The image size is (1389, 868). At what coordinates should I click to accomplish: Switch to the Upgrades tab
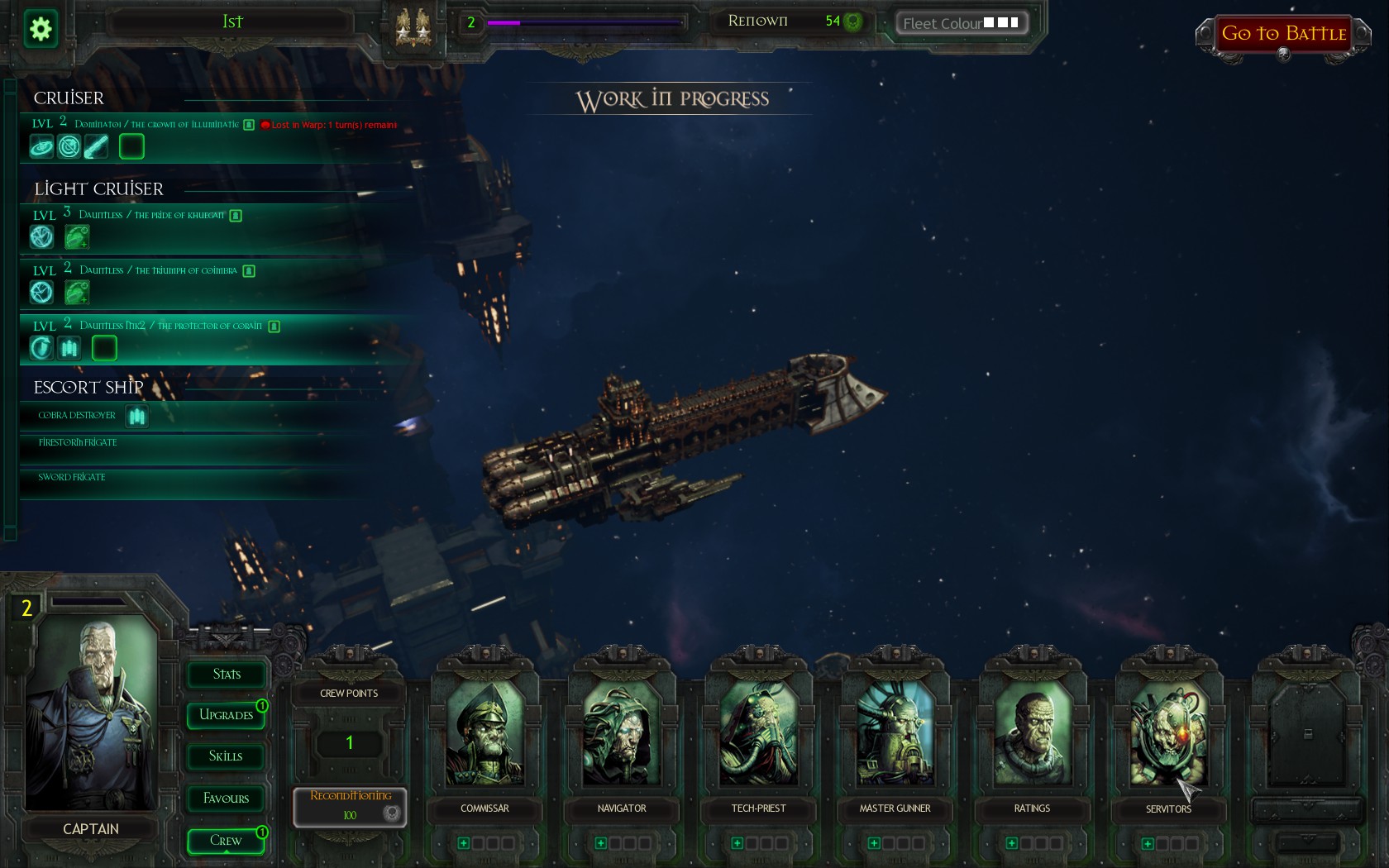click(x=226, y=715)
